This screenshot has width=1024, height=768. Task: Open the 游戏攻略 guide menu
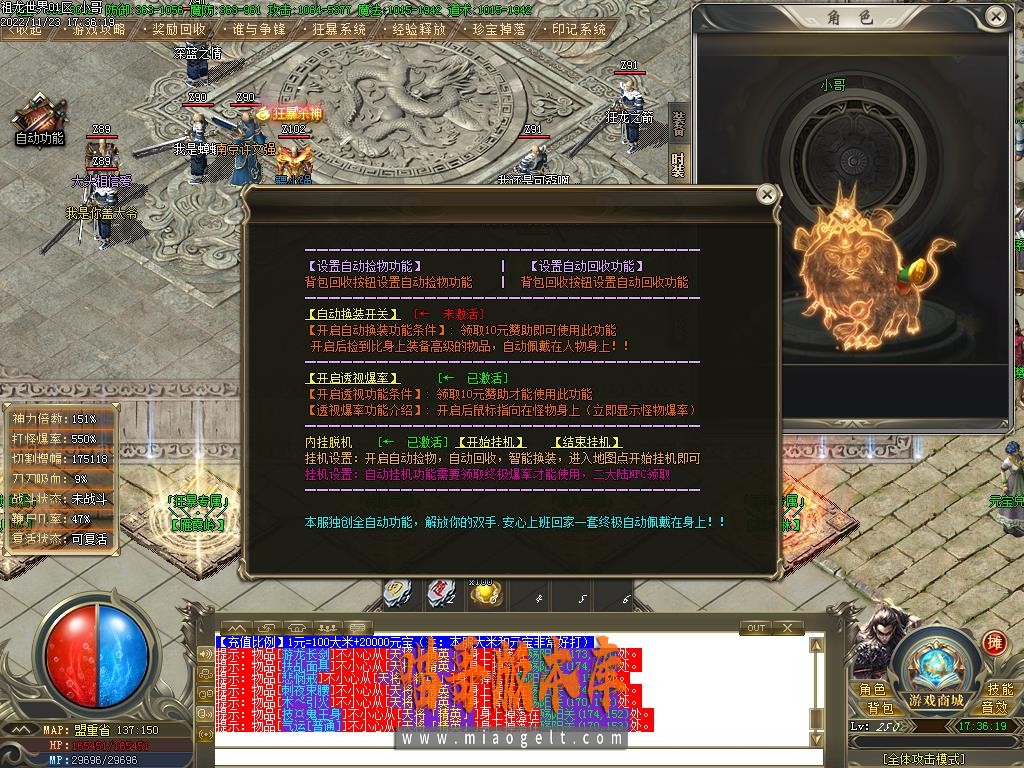(100, 30)
